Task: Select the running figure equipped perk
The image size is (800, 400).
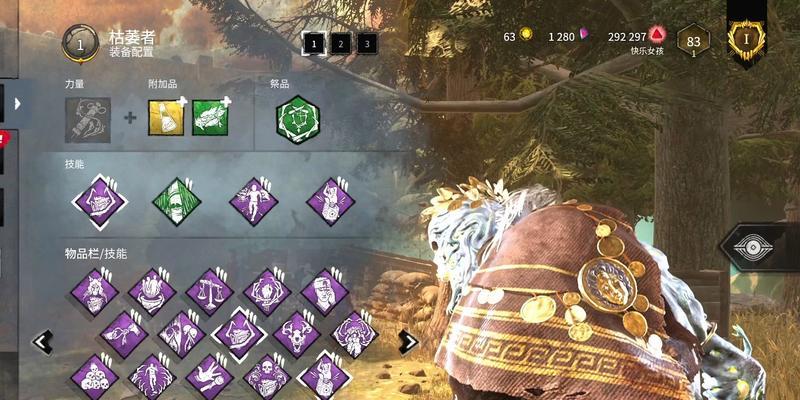Action: (254, 202)
